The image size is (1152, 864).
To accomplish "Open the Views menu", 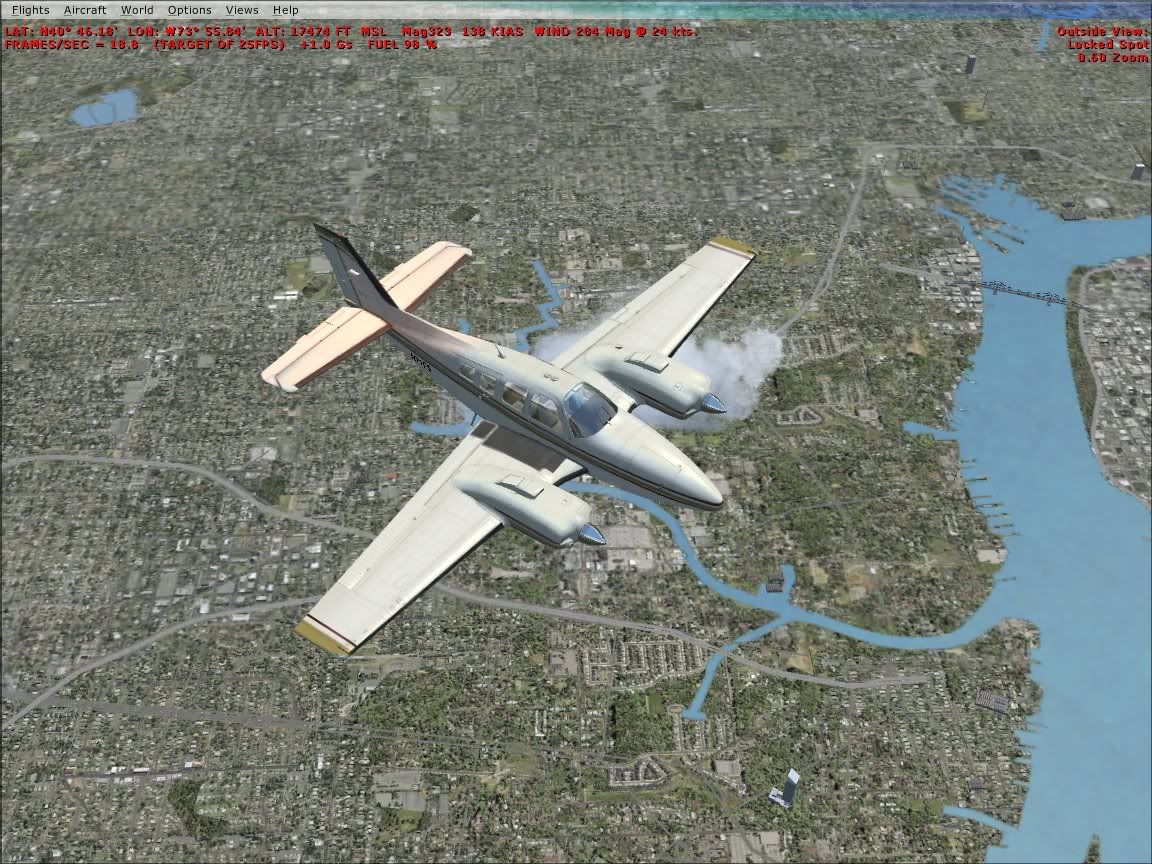I will coord(242,9).
